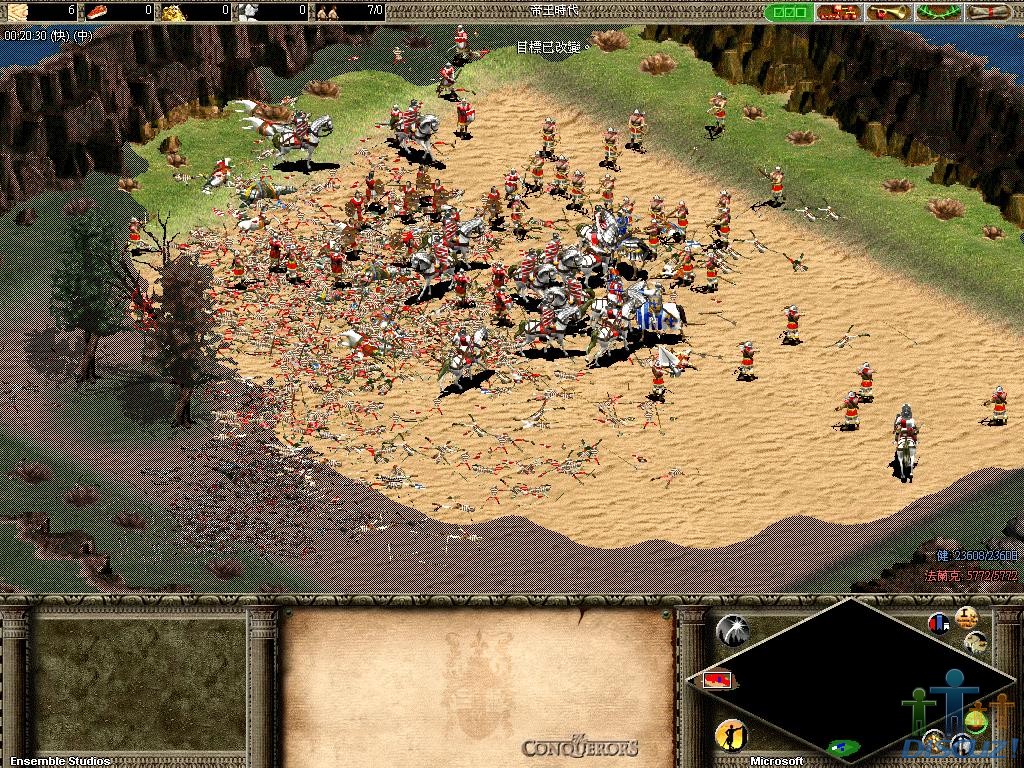Select the idle villager button
Viewport: 1024px width, 768px height.
point(731,736)
